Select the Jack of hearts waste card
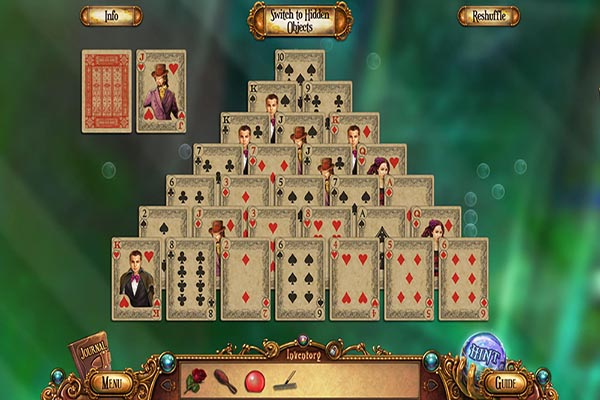Screen dimensions: 600x400 [x=161, y=91]
